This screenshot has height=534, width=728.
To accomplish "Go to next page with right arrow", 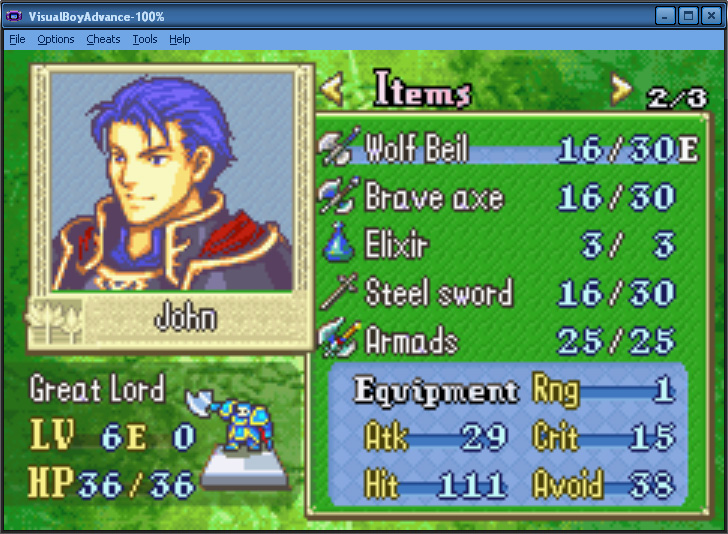I will (x=621, y=91).
